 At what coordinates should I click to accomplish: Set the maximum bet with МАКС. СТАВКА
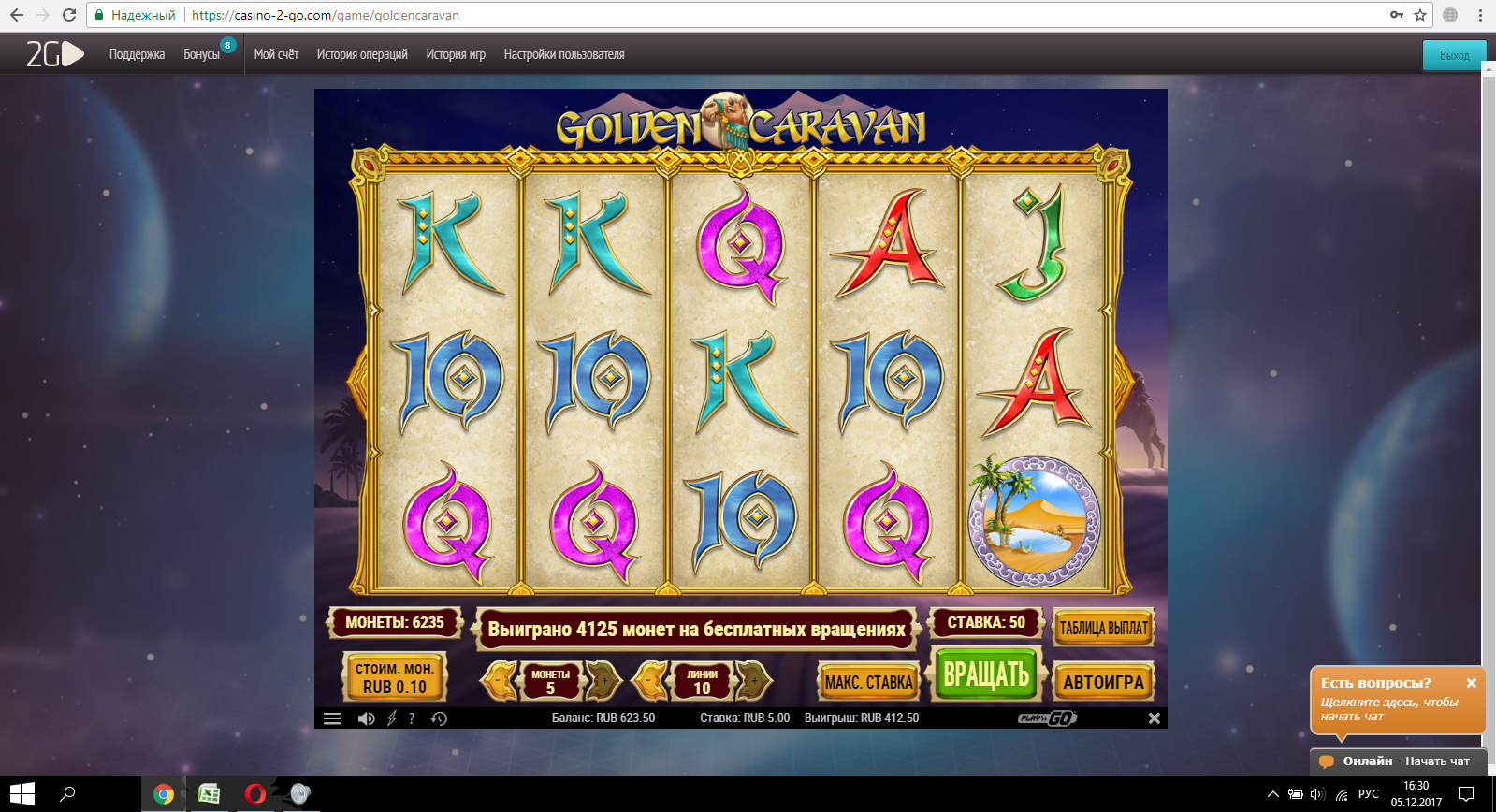coord(868,682)
